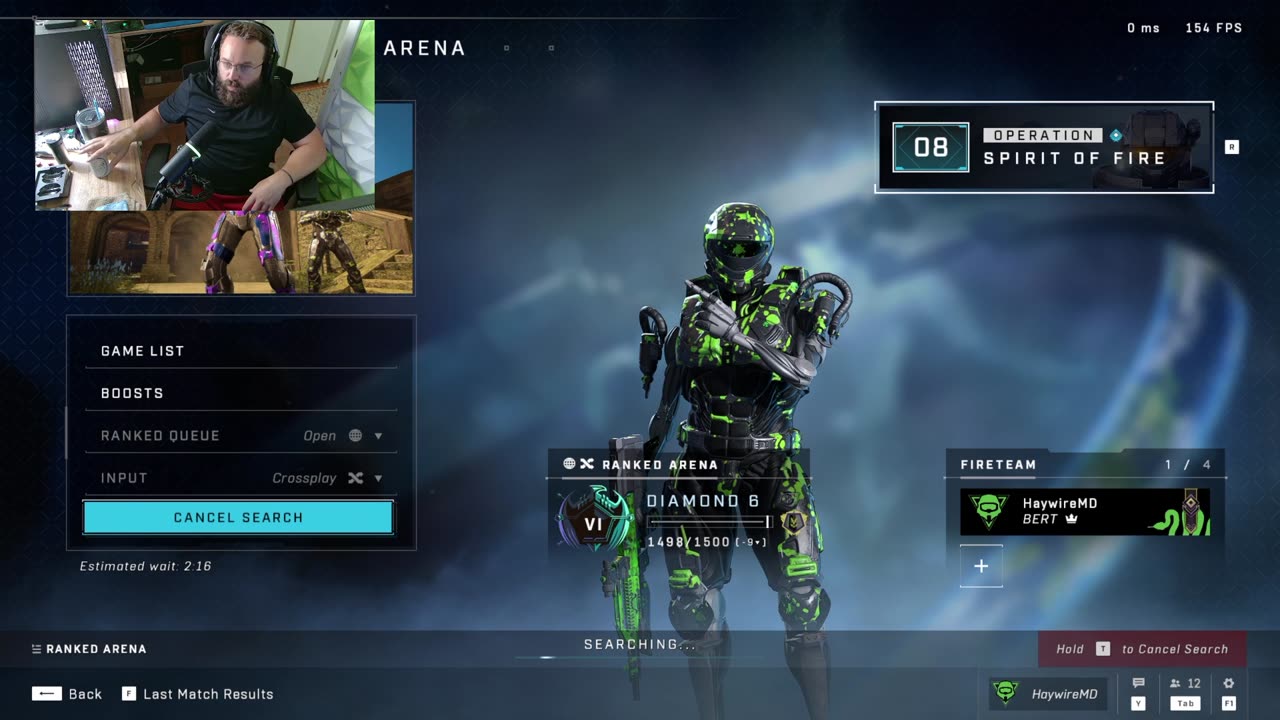
Task: Open the HaywireMD profile nameplate
Action: coord(1045,694)
